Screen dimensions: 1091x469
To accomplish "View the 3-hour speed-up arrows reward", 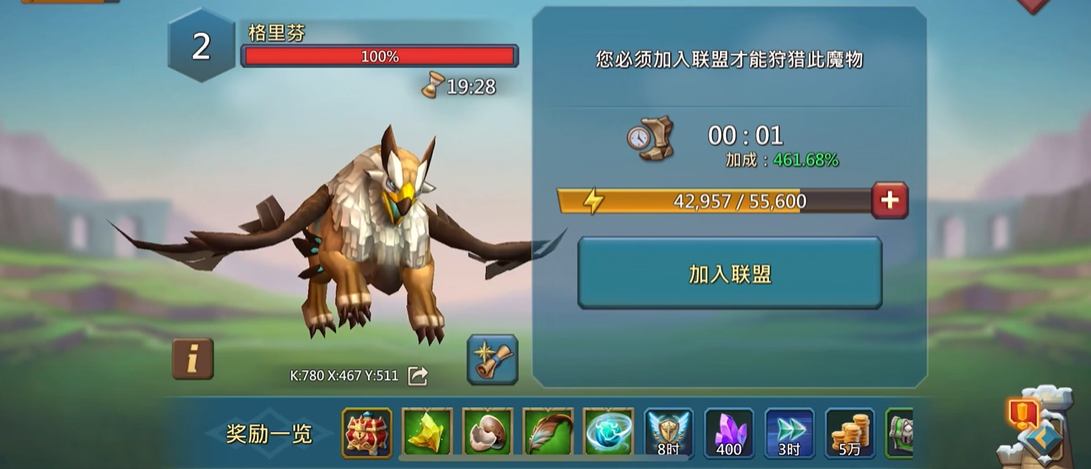I will click(790, 433).
